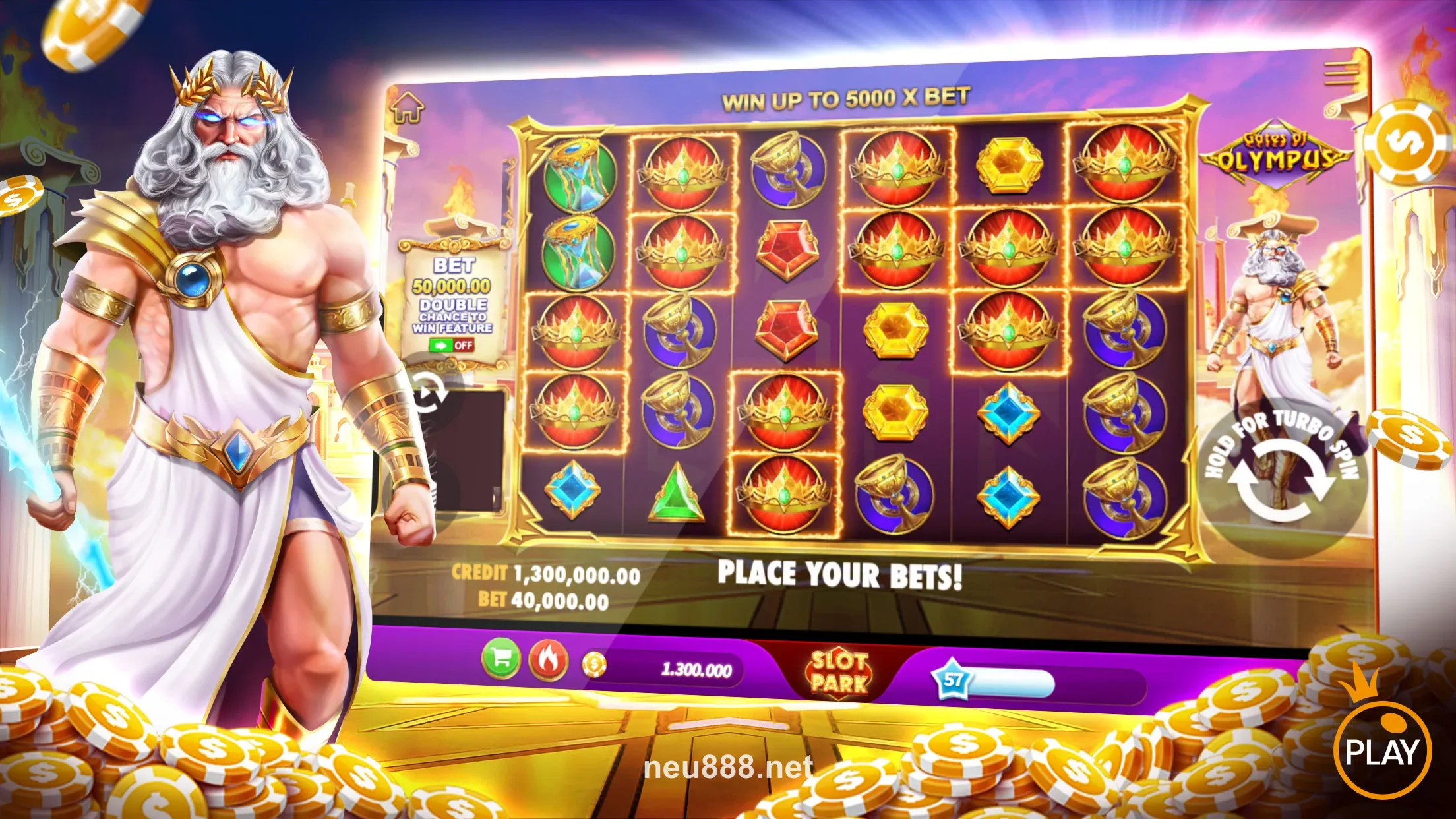This screenshot has height=819, width=1456.
Task: Select the level 57 star badge
Action: (953, 679)
